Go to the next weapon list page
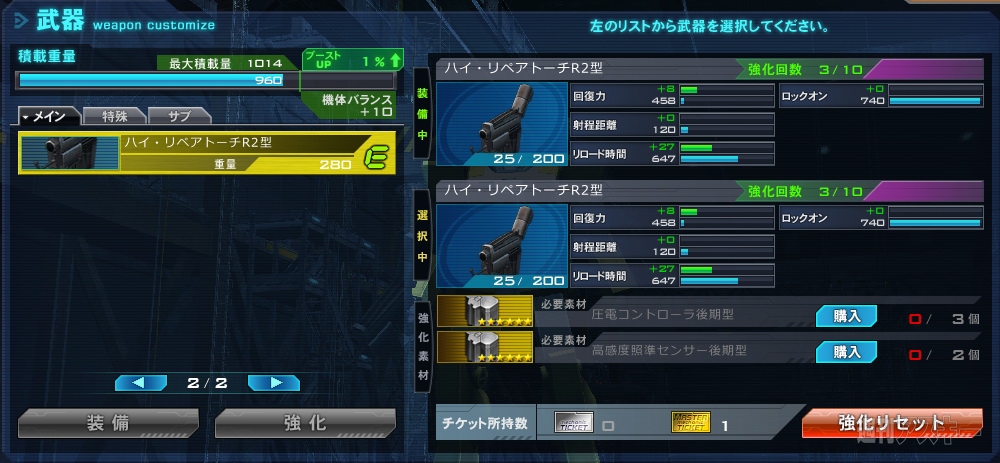This screenshot has height=463, width=1000. coord(273,382)
